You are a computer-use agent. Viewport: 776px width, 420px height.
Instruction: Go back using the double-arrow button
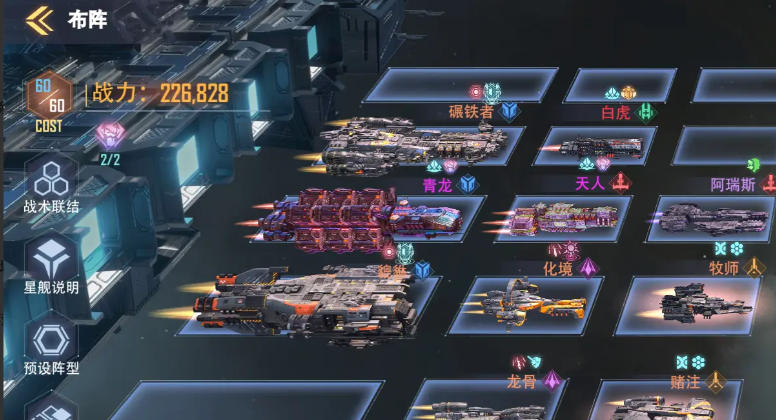(x=39, y=19)
